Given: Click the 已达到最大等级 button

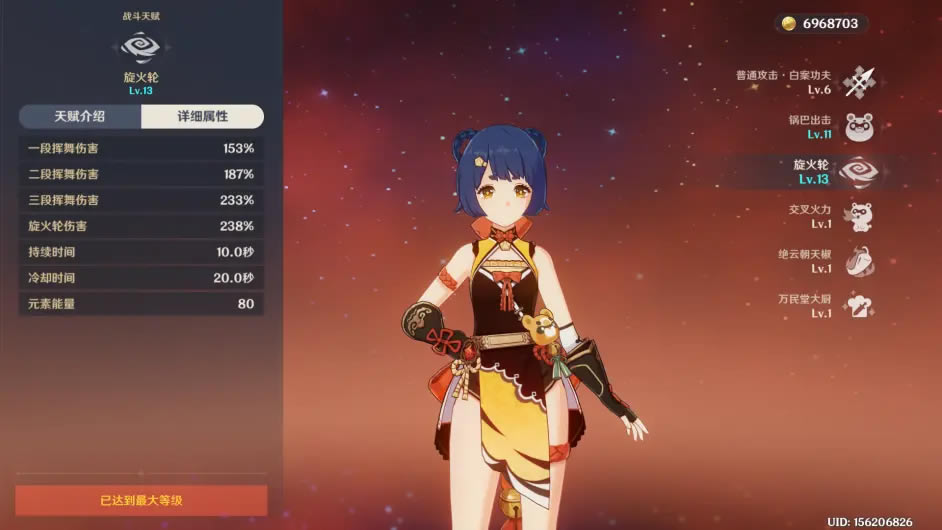Looking at the screenshot, I should 141,500.
